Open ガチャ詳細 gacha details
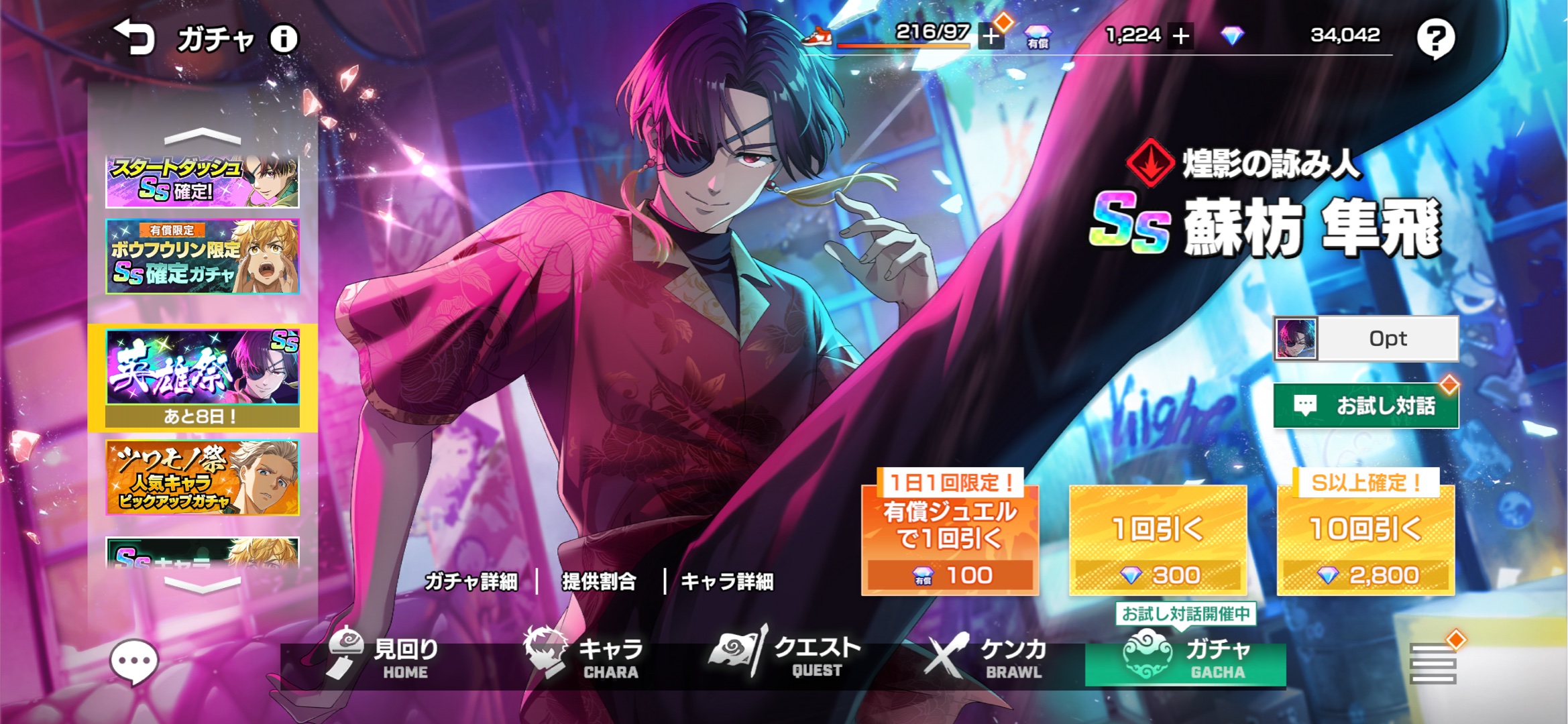This screenshot has height=724, width=1568. pos(471,581)
